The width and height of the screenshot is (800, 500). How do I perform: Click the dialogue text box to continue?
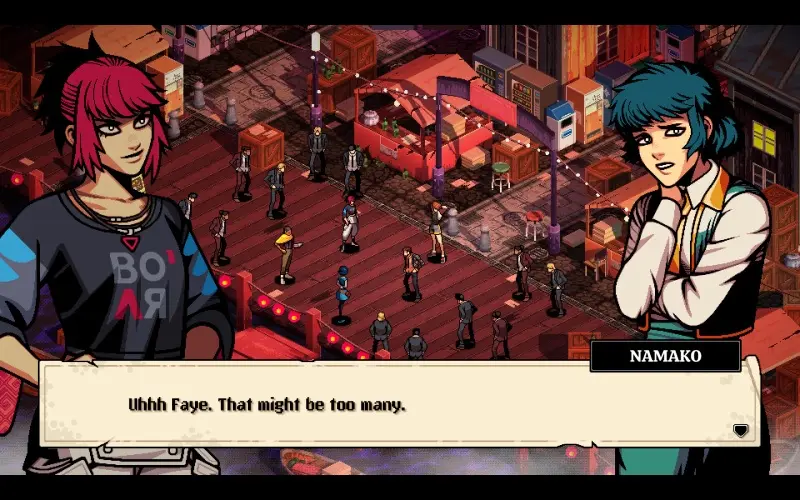point(400,407)
